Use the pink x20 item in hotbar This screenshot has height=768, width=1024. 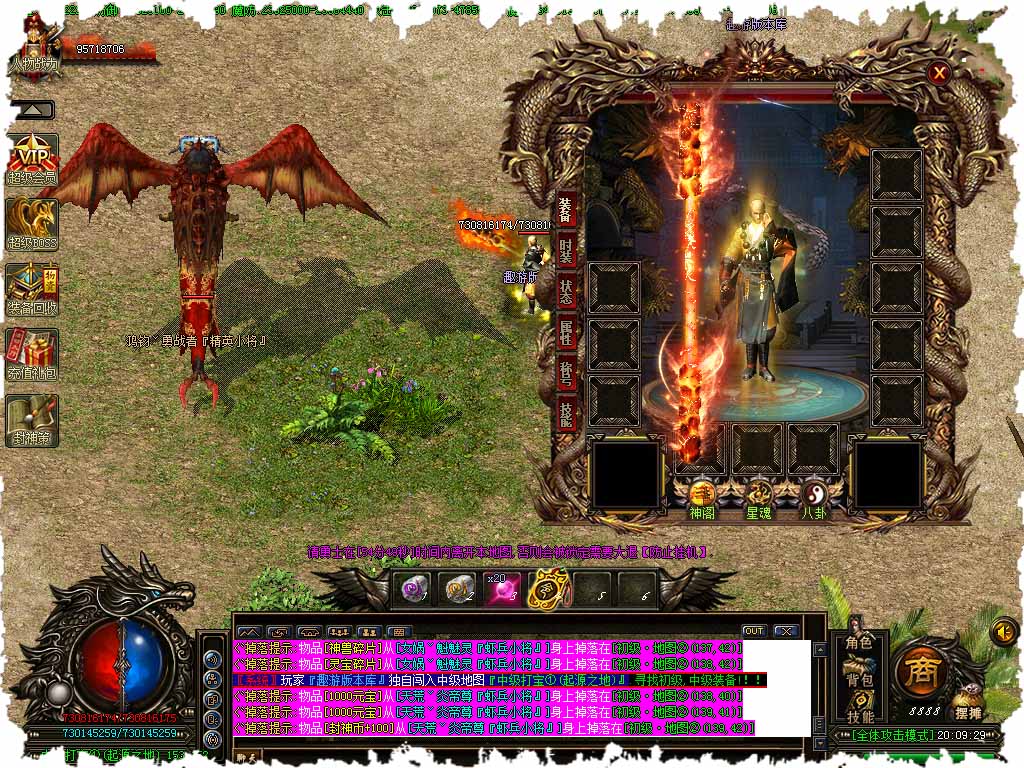(502, 590)
